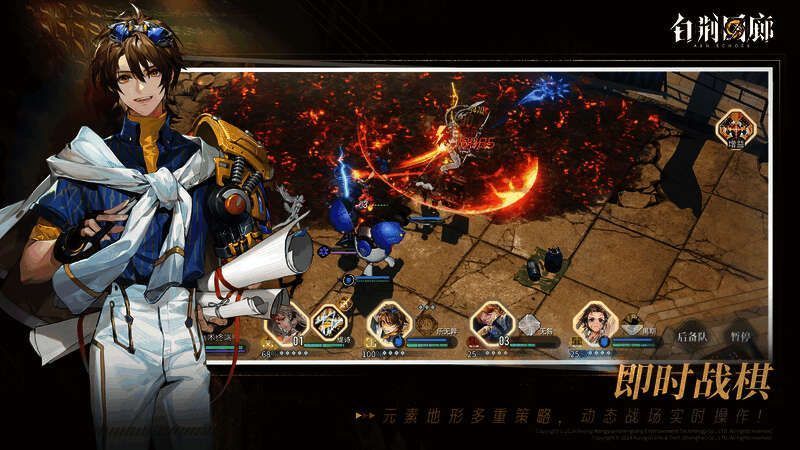Screen dimensions: 800x450
Task: Pick the dark-haired character portrait with cost 25
Action: [592, 322]
